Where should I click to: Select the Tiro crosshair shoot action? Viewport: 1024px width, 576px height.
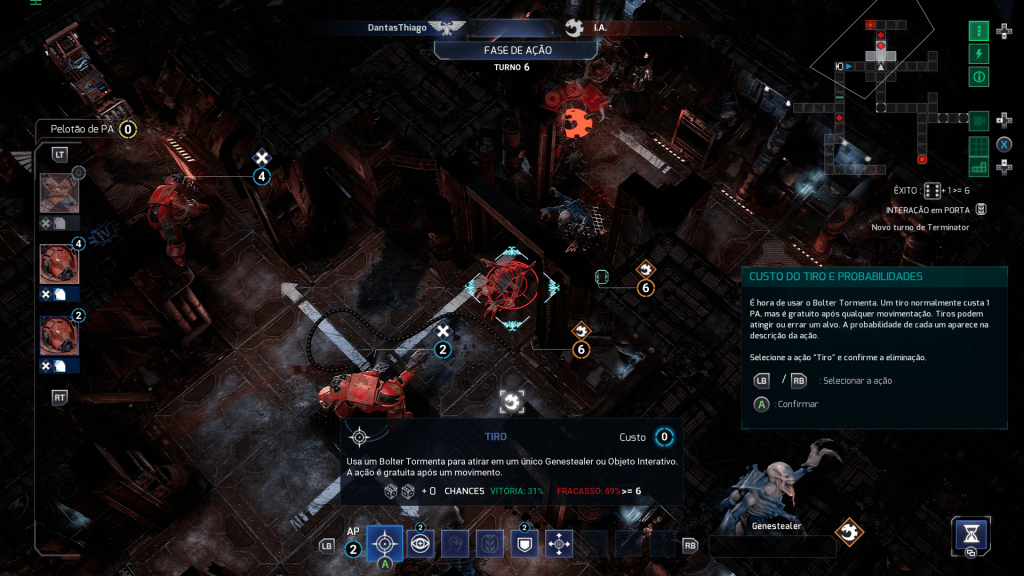point(385,543)
